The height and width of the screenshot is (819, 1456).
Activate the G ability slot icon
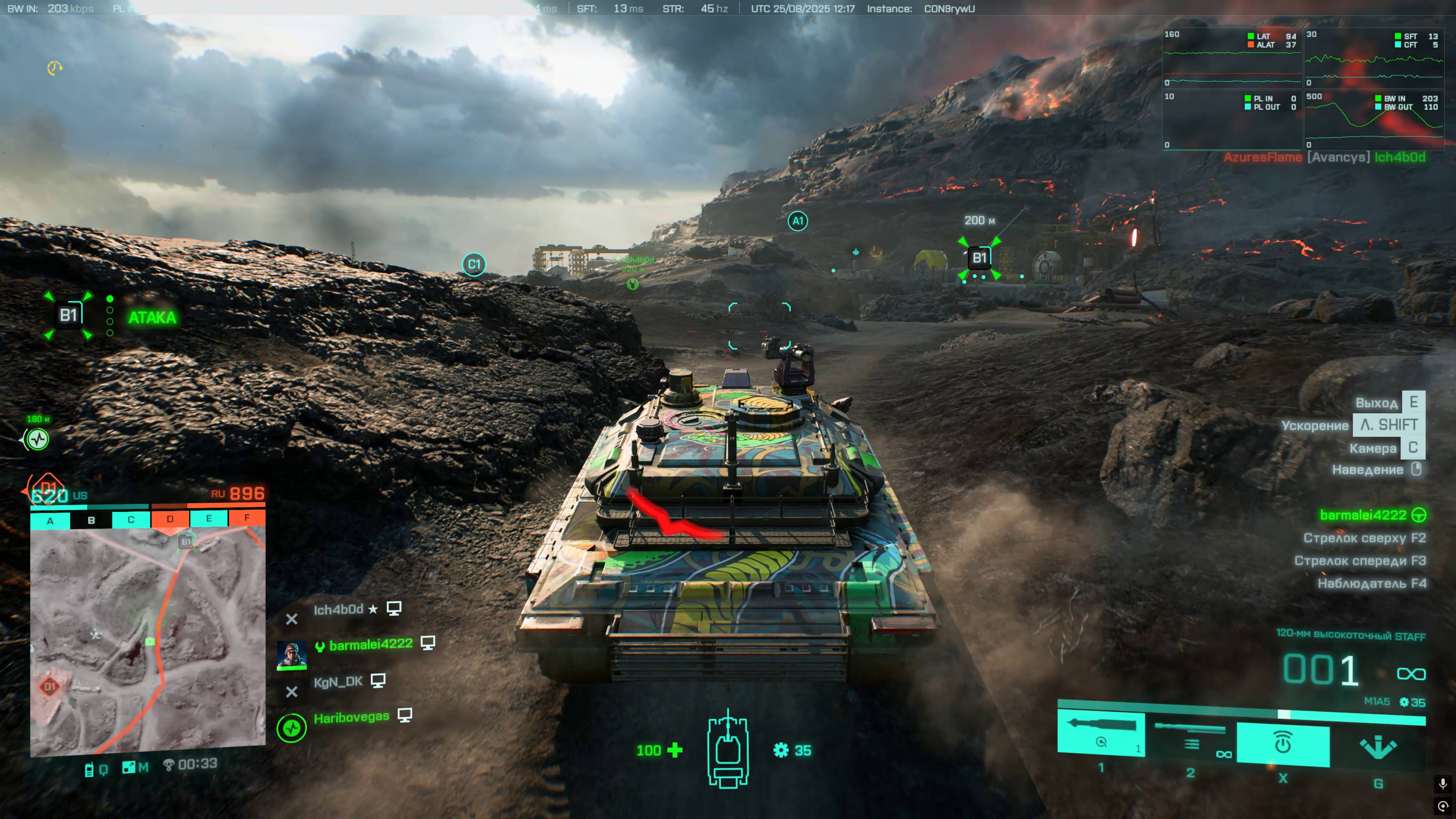1377,747
